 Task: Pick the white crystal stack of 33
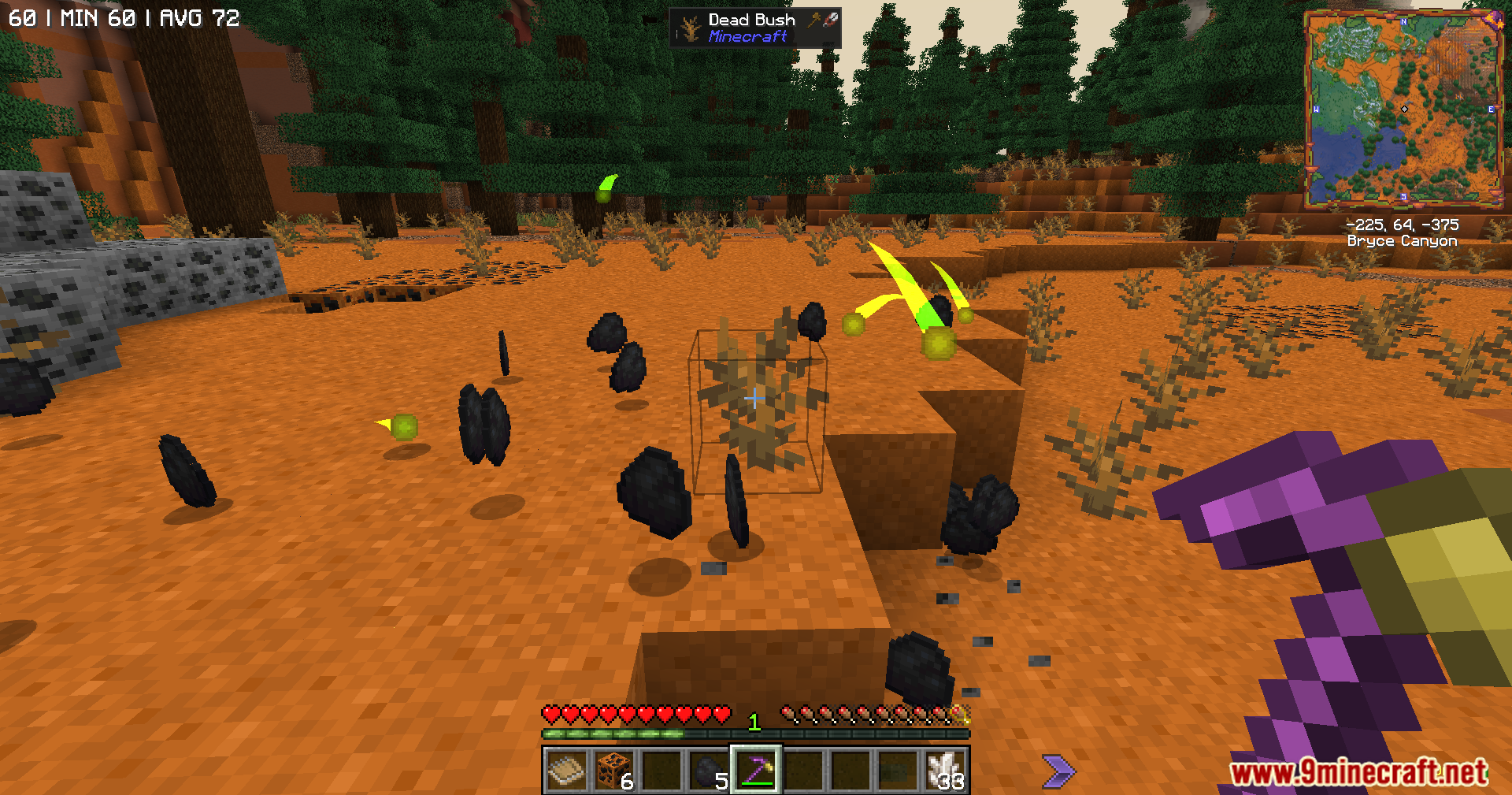[x=944, y=770]
